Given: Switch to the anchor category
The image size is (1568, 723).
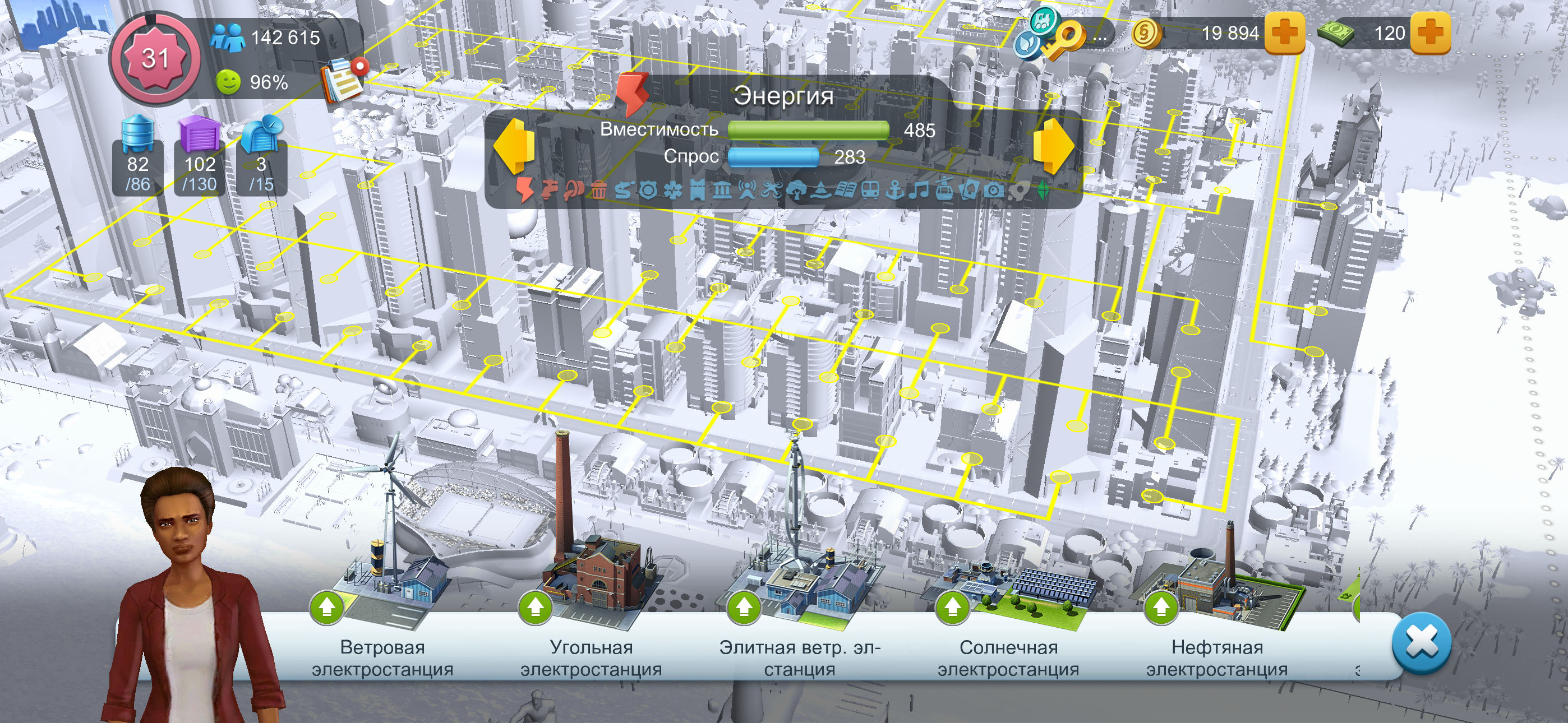Looking at the screenshot, I should [x=894, y=191].
